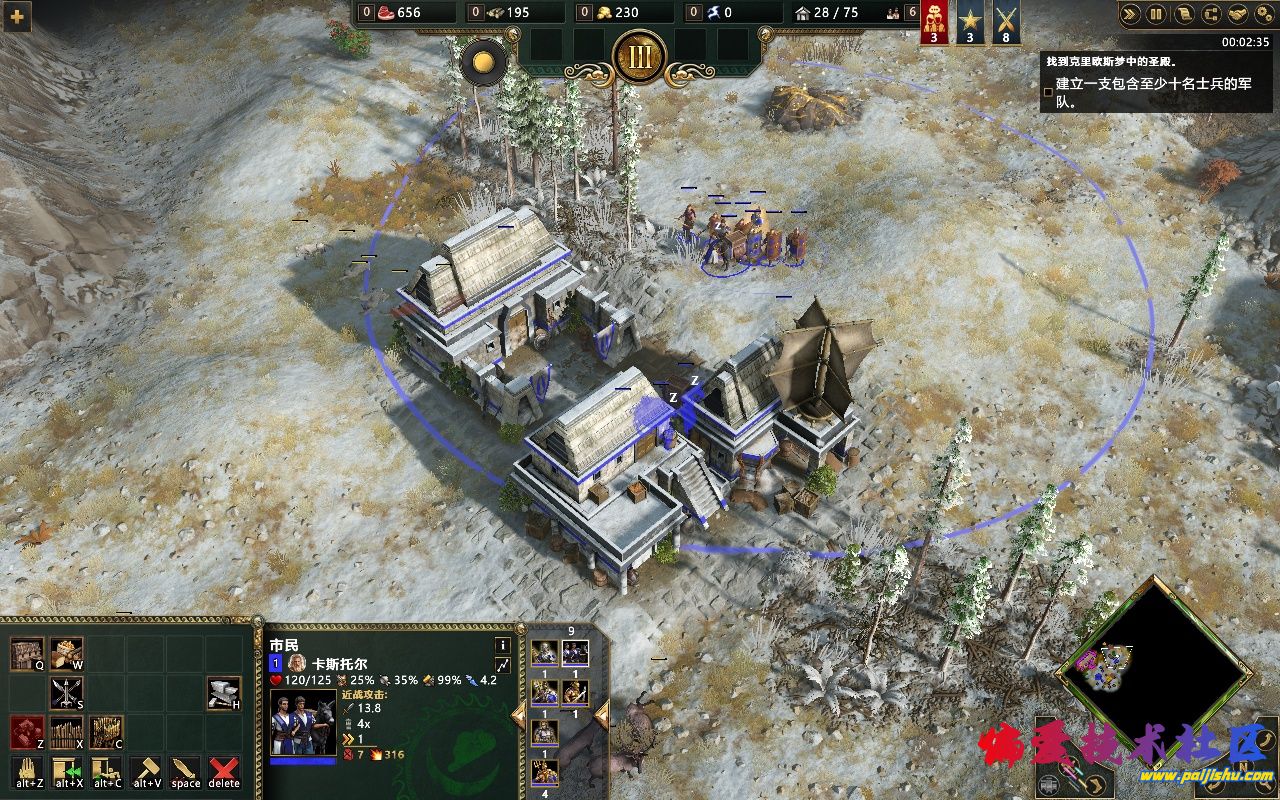The height and width of the screenshot is (800, 1280).
Task: Show unit info with the i button
Action: click(502, 645)
